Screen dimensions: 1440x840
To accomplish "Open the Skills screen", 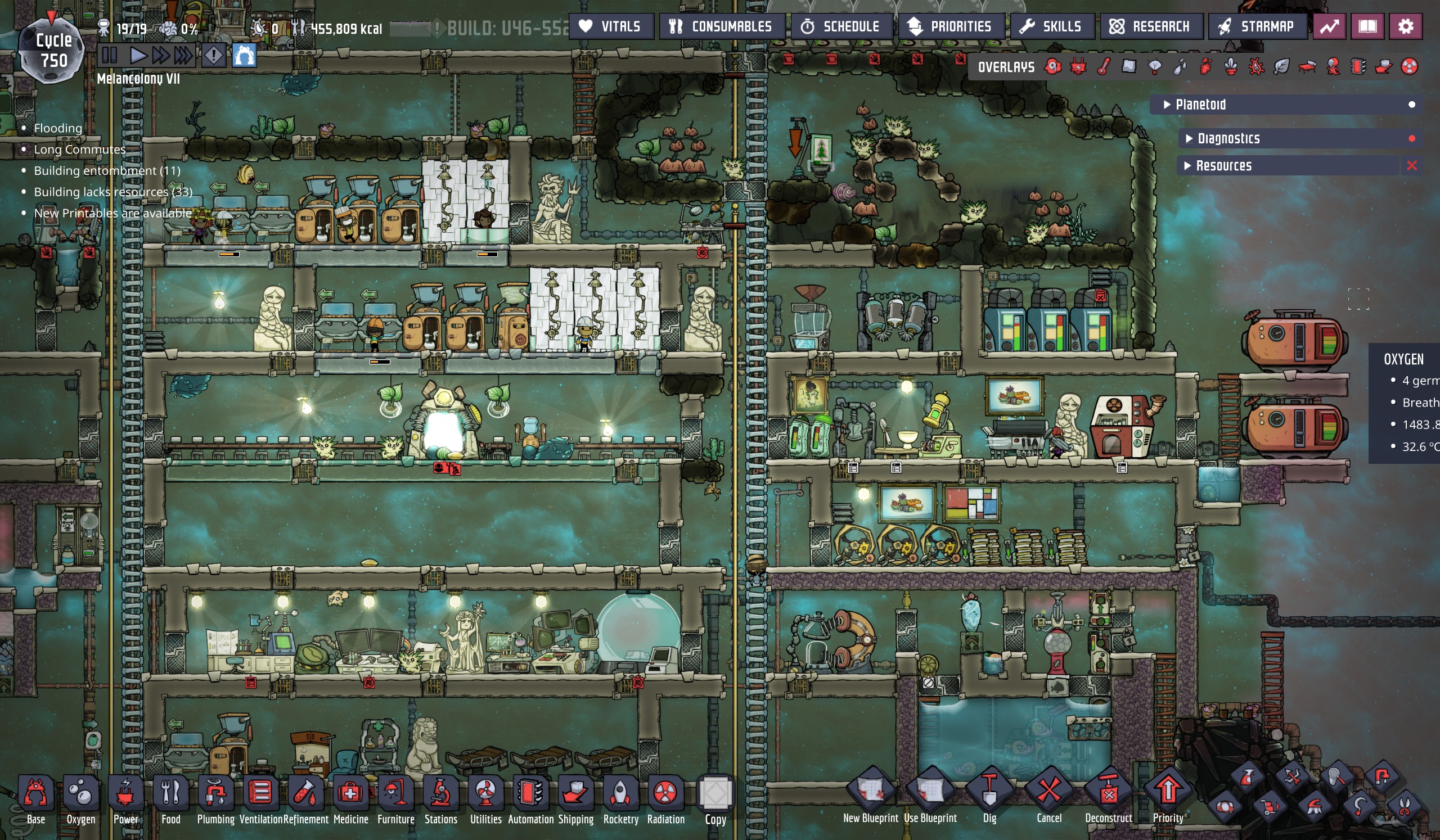I will (1051, 27).
